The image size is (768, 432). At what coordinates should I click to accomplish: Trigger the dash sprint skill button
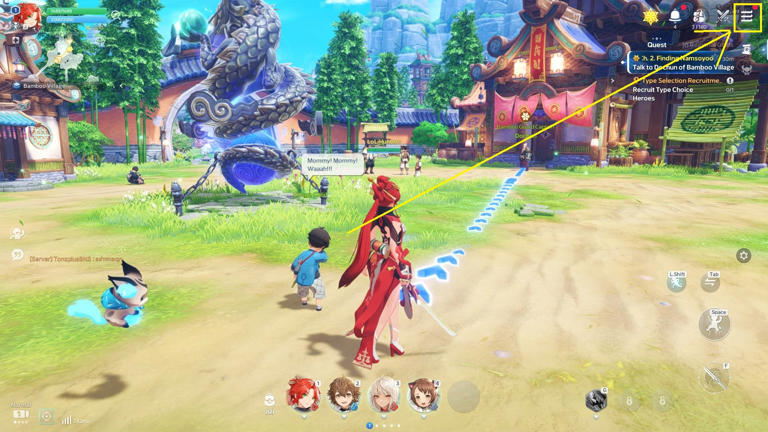point(677,283)
